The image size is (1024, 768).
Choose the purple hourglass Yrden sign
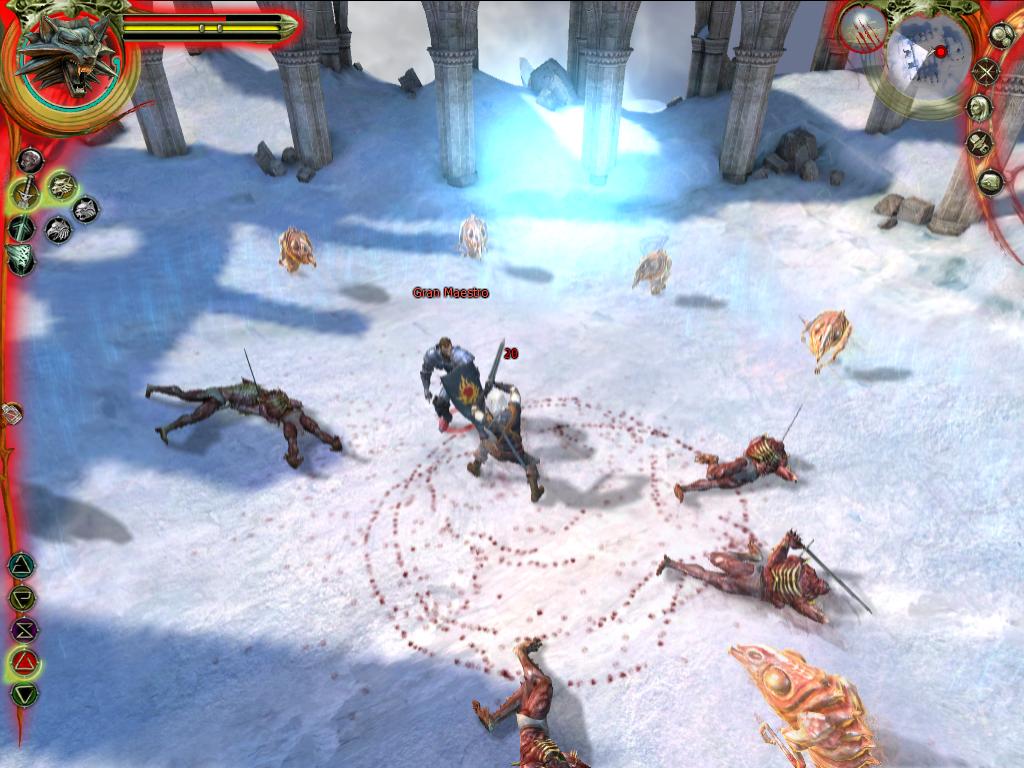tap(22, 630)
